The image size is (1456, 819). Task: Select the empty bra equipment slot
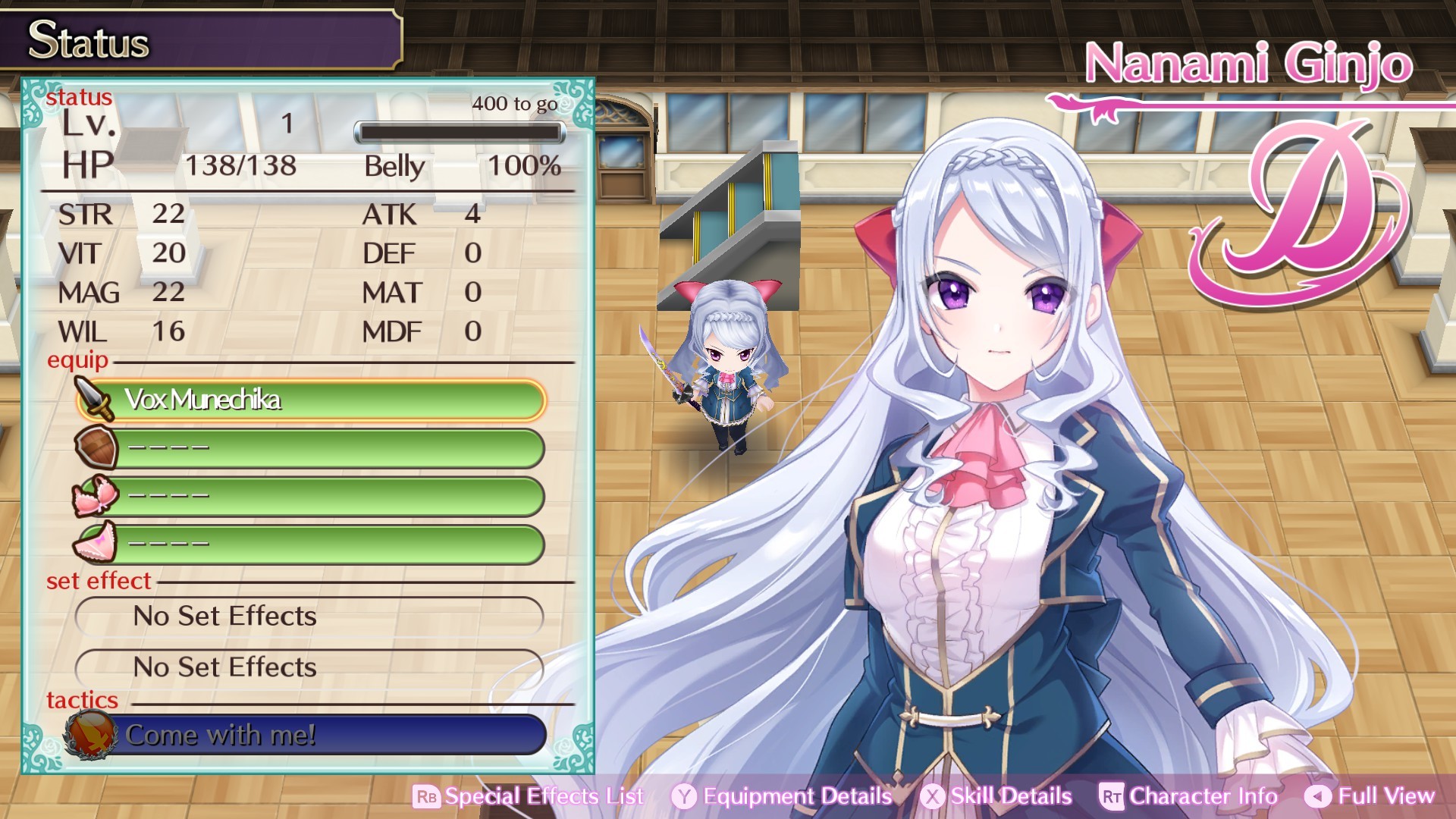pyautogui.click(x=311, y=496)
